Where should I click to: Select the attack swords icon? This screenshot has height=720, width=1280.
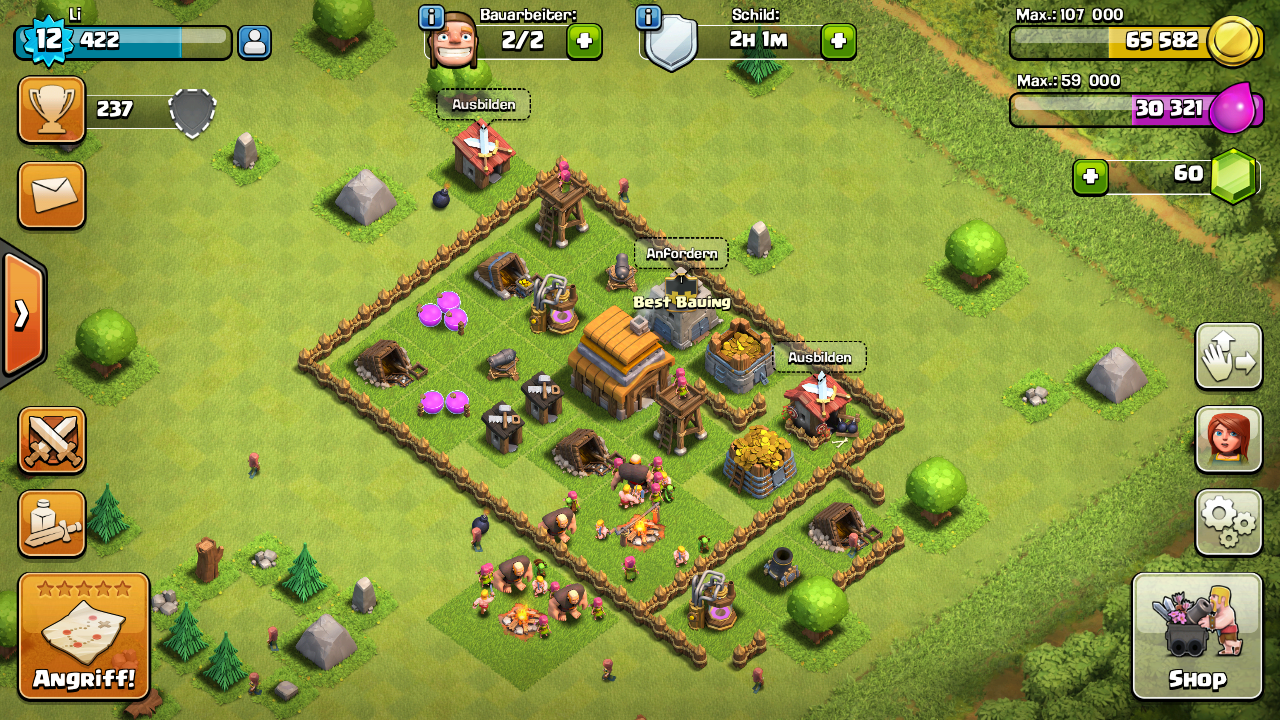[51, 441]
